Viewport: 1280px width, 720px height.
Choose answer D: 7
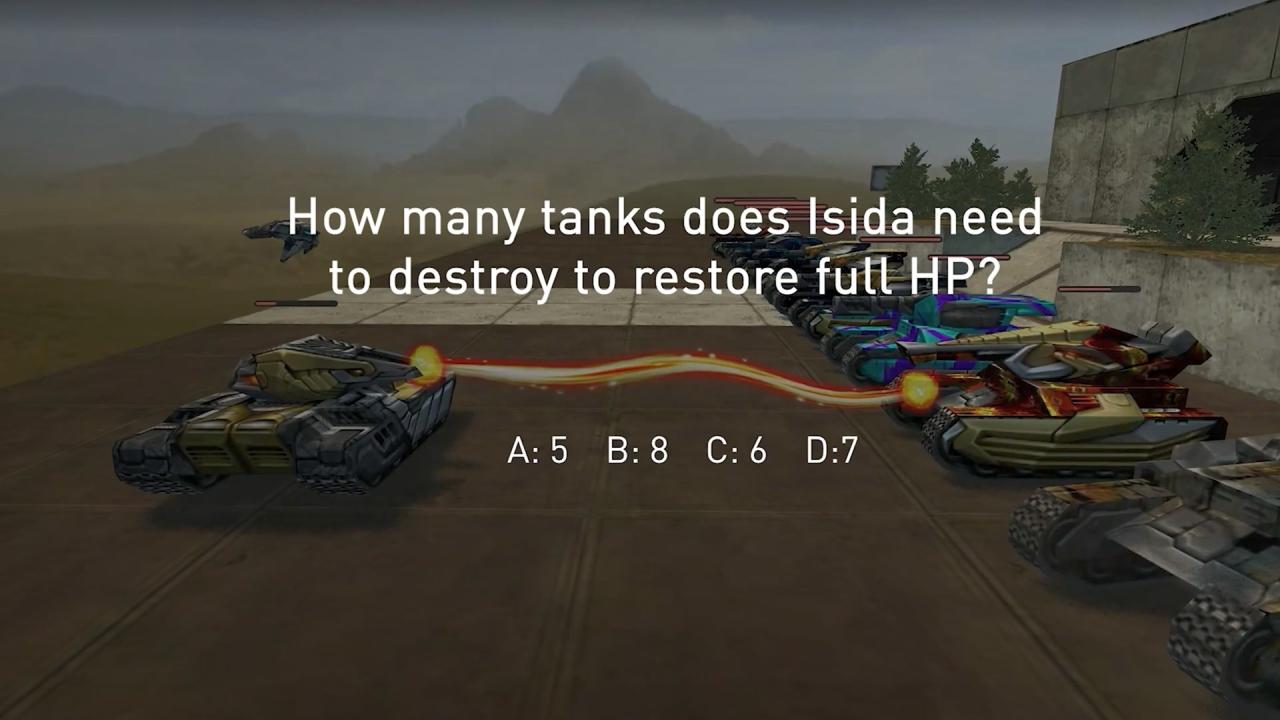[x=832, y=451]
